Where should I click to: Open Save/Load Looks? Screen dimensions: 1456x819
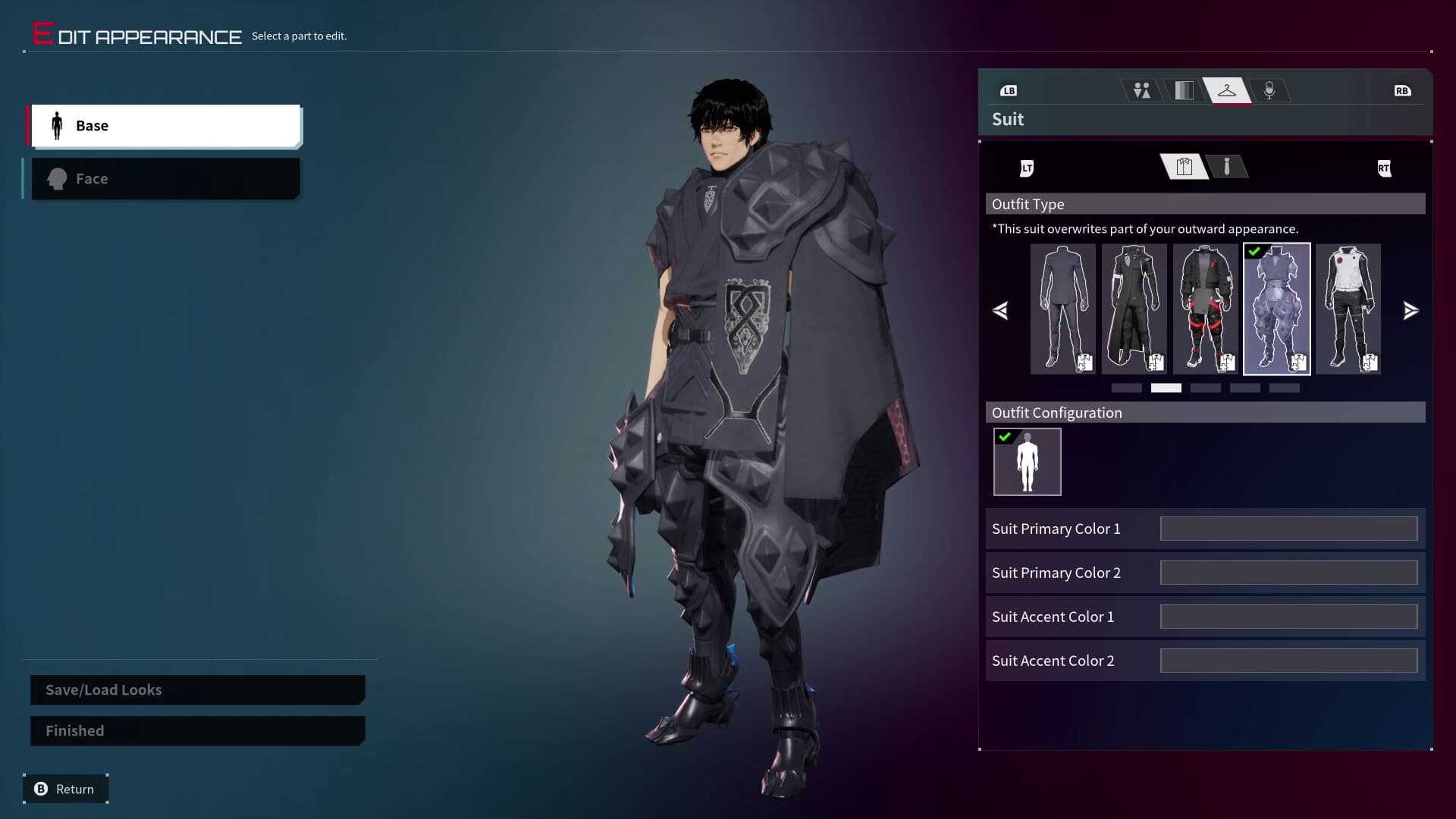pos(196,689)
